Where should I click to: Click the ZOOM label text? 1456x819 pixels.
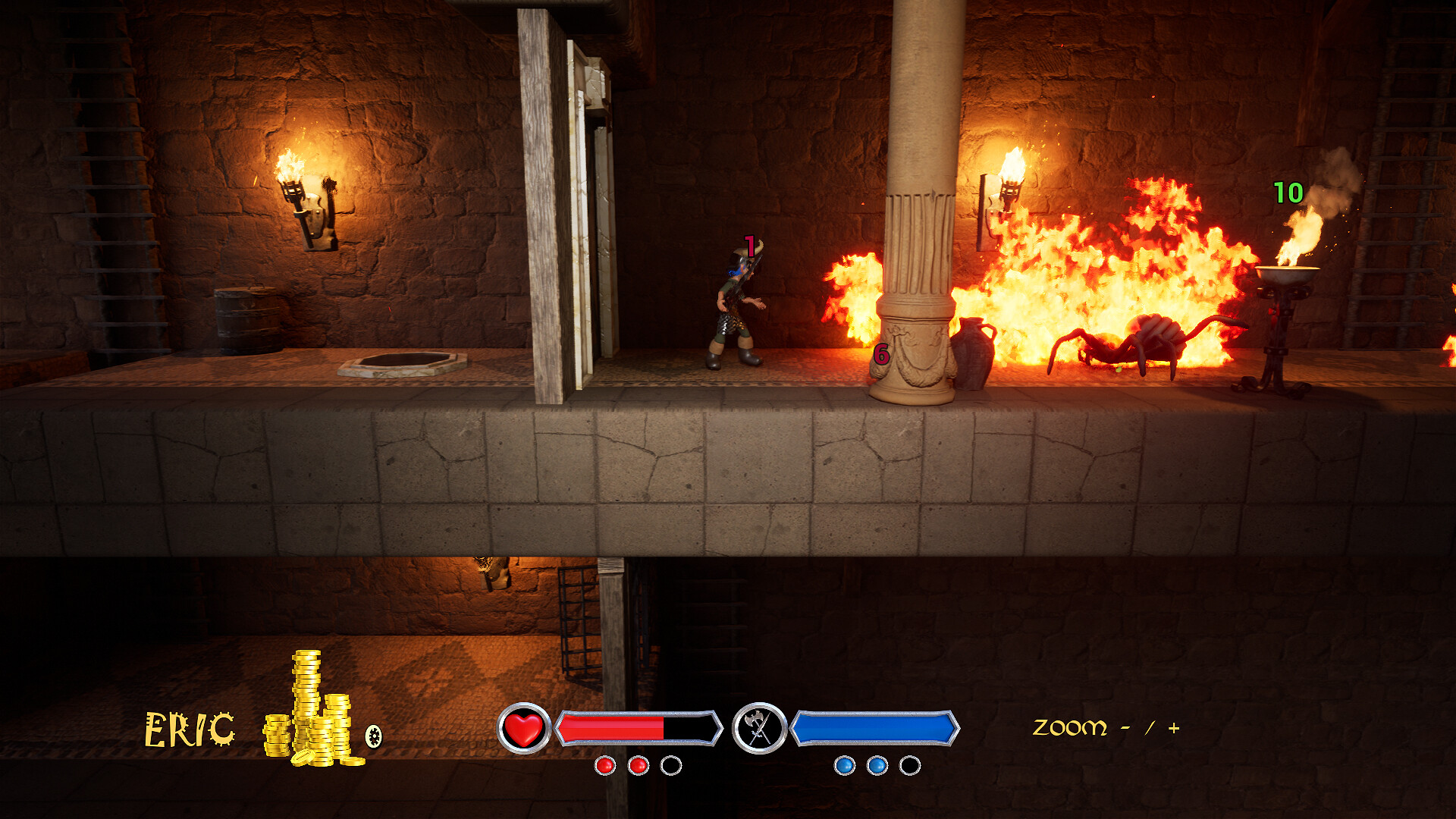pyautogui.click(x=1068, y=726)
